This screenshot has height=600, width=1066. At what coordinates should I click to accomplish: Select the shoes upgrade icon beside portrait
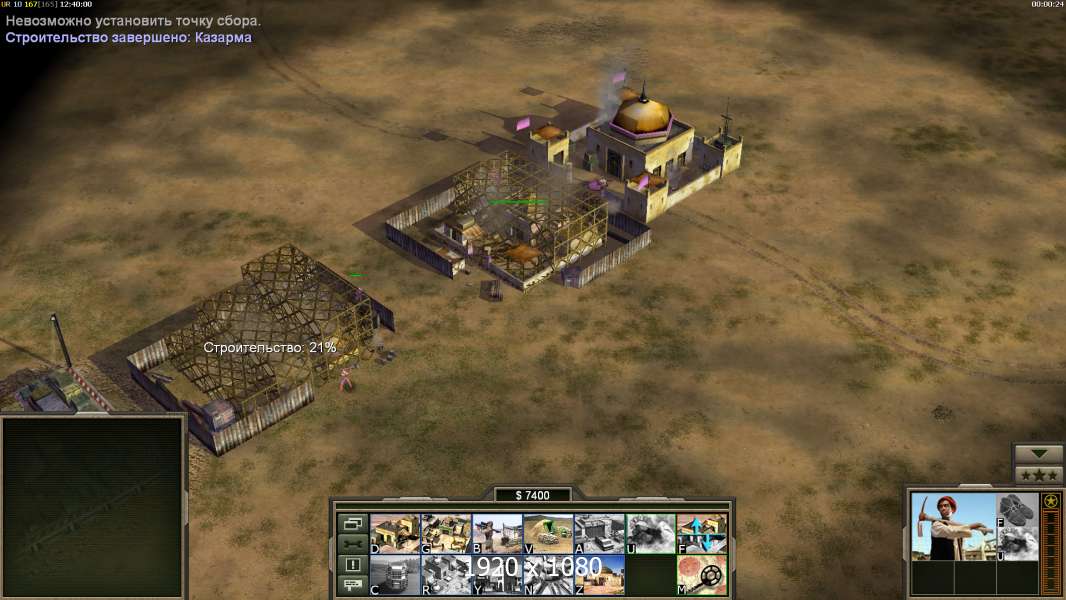[1018, 509]
